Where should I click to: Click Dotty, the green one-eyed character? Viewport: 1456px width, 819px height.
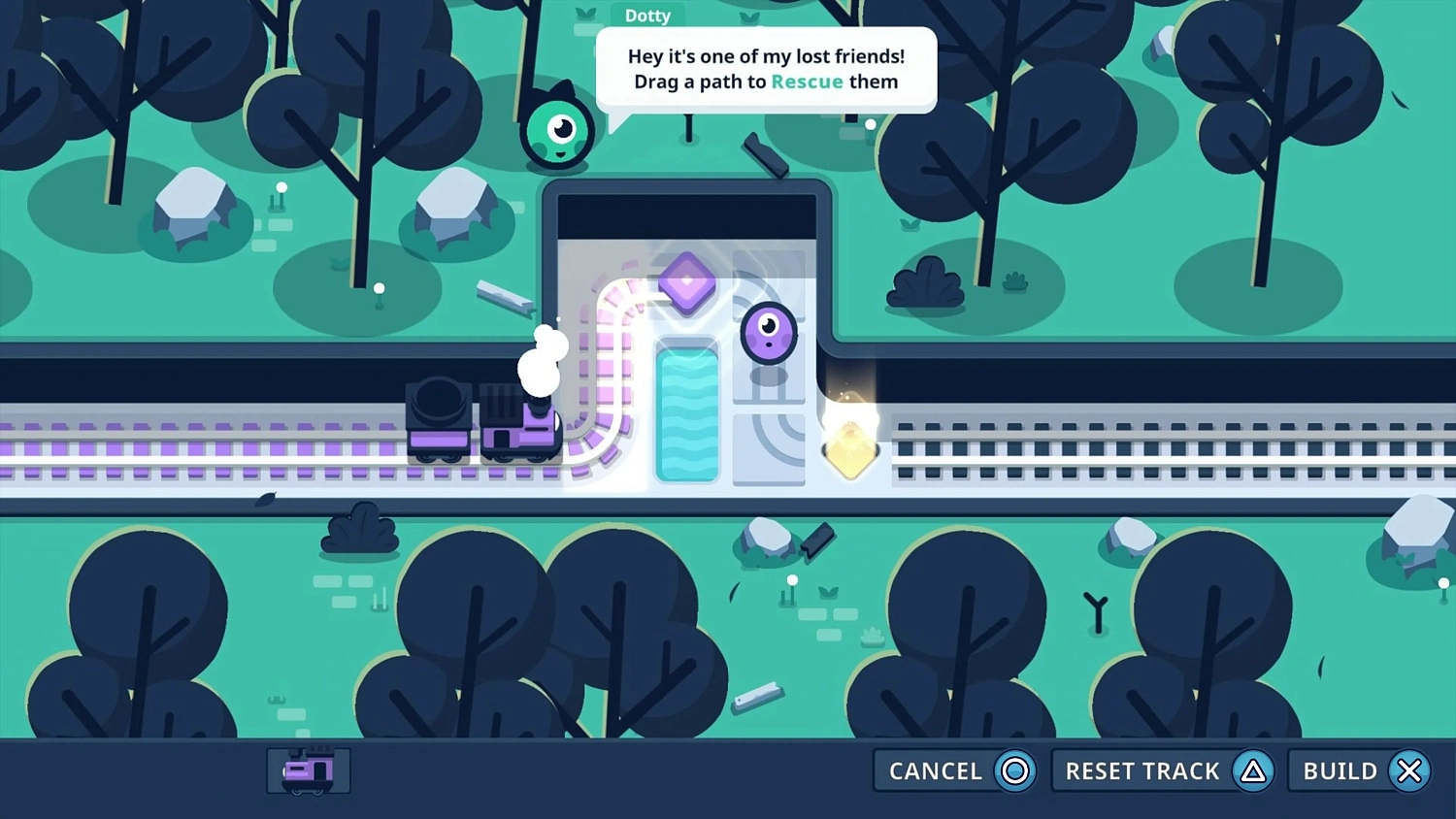pos(558,131)
